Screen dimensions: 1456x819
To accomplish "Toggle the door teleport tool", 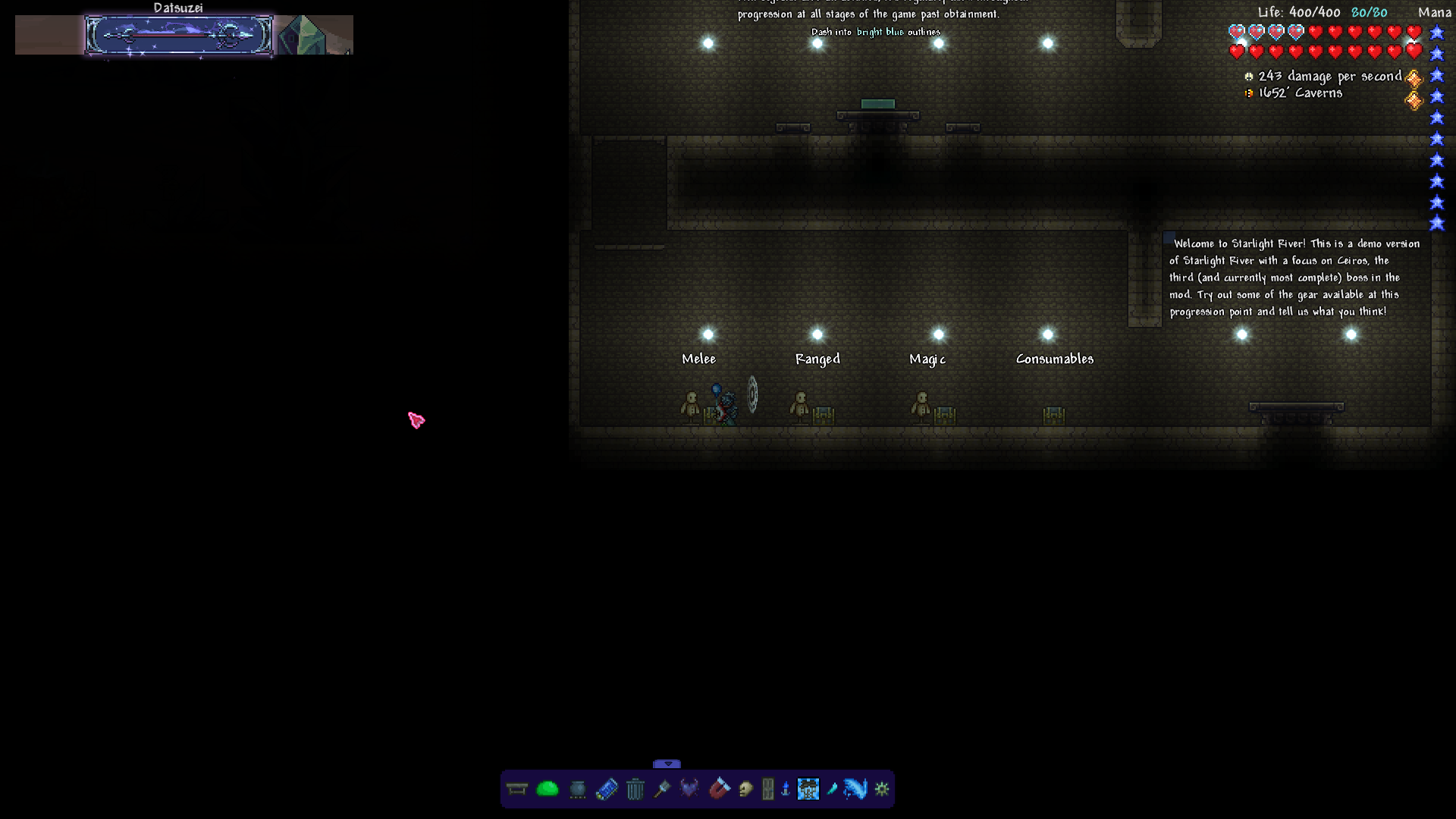I will click(767, 789).
